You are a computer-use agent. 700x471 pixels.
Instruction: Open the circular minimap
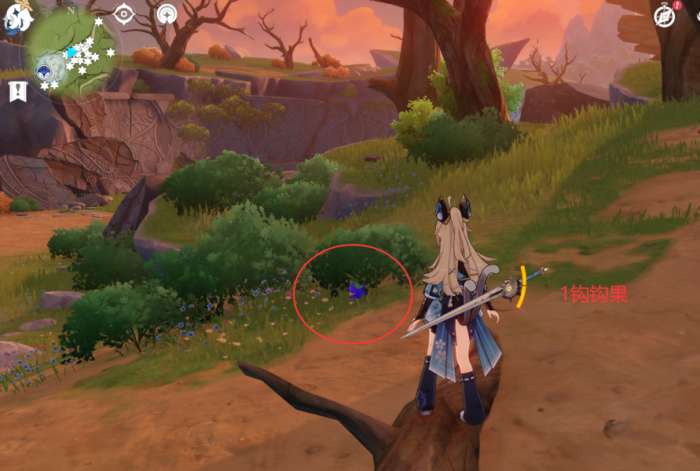70,50
